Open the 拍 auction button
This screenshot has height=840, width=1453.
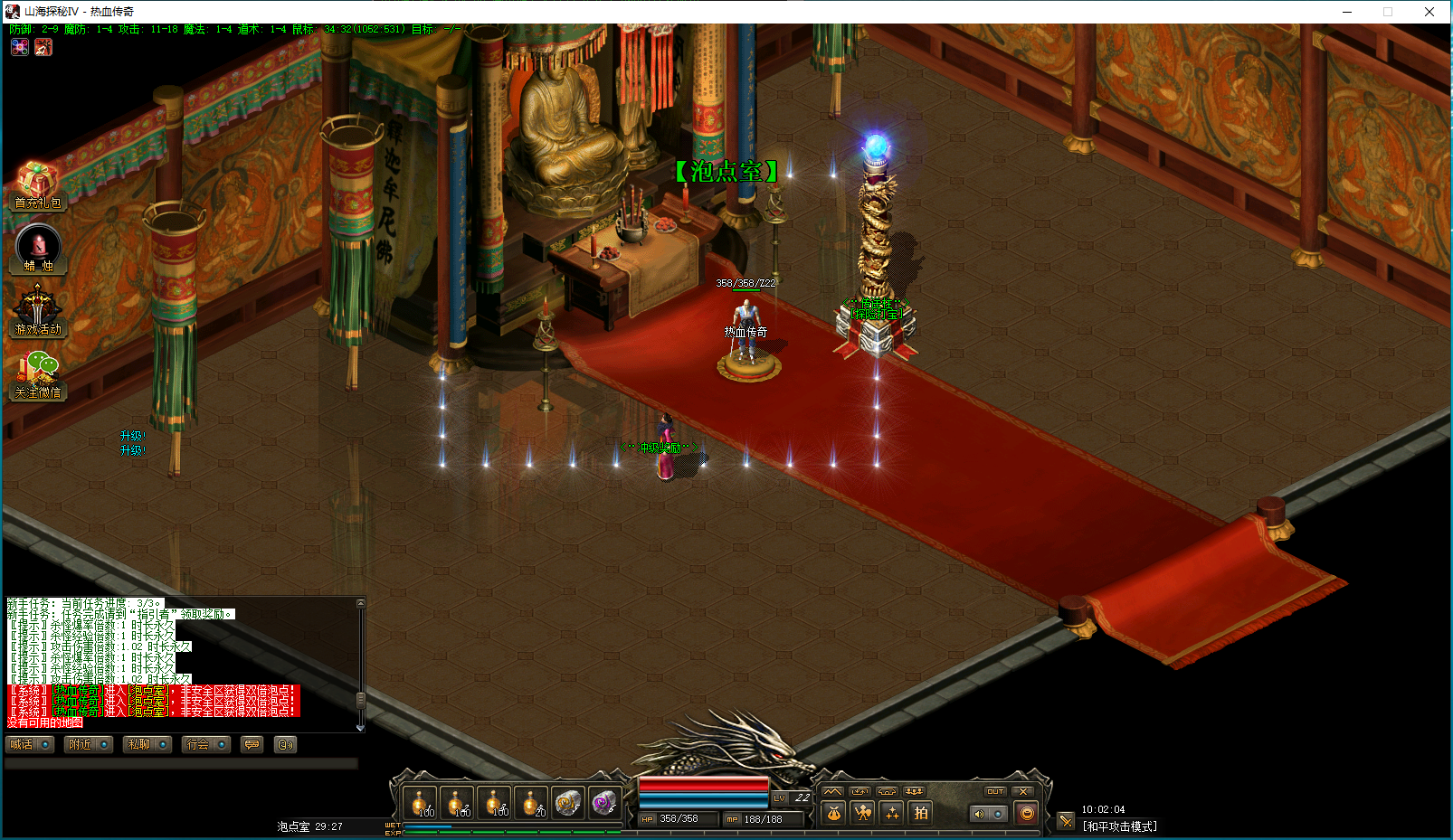920,813
